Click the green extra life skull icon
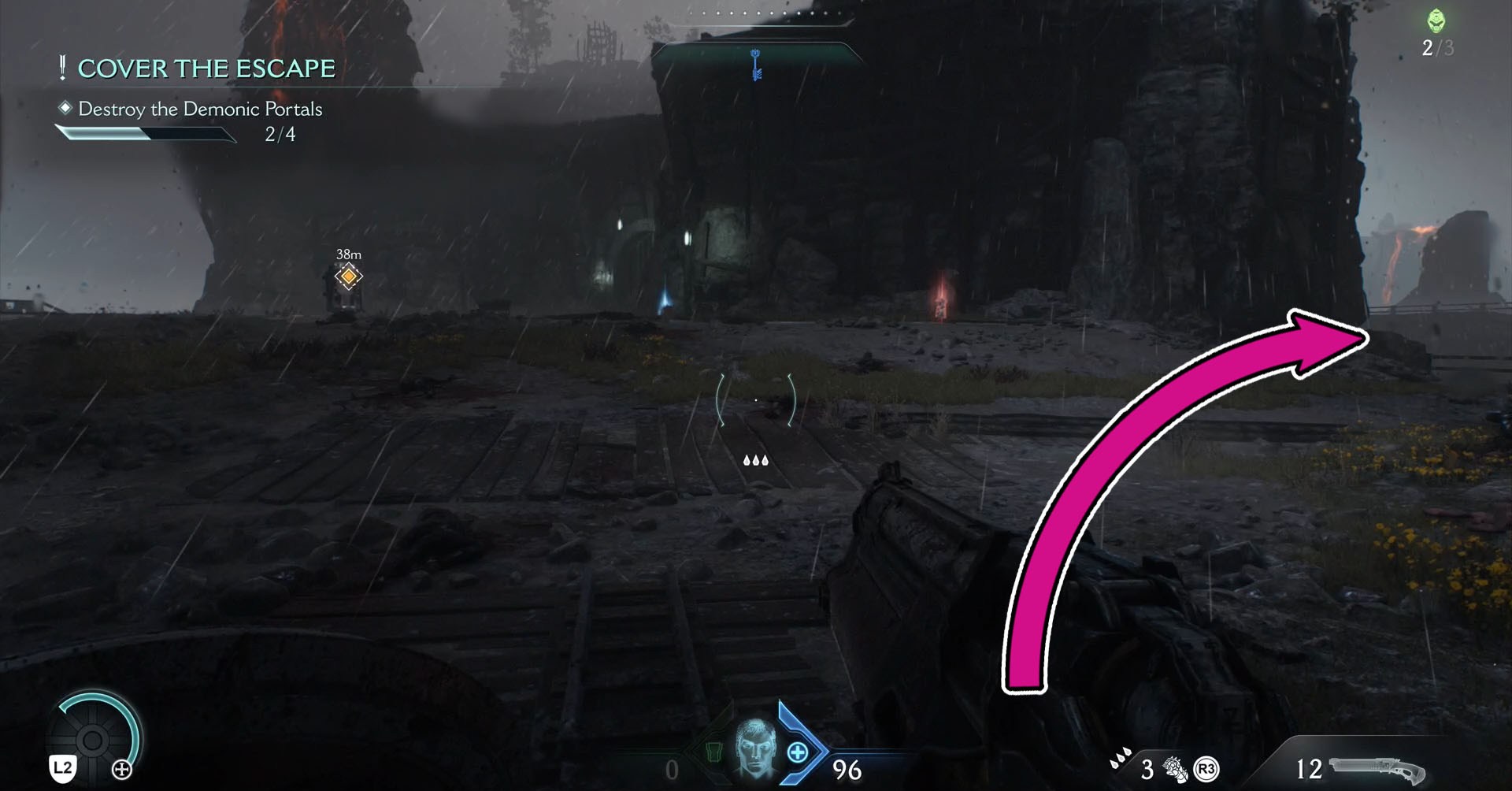Viewport: 1512px width, 791px height. point(1436,20)
